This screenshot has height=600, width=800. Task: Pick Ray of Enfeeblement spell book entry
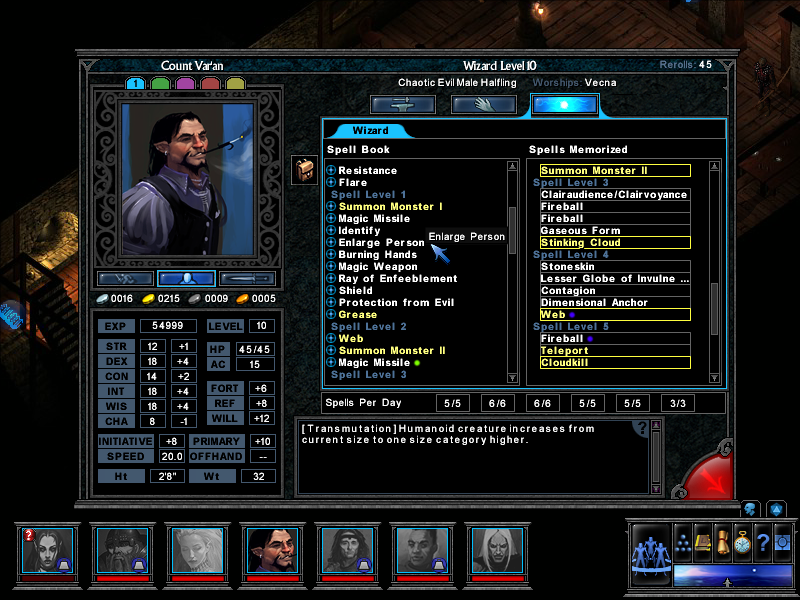pos(397,279)
